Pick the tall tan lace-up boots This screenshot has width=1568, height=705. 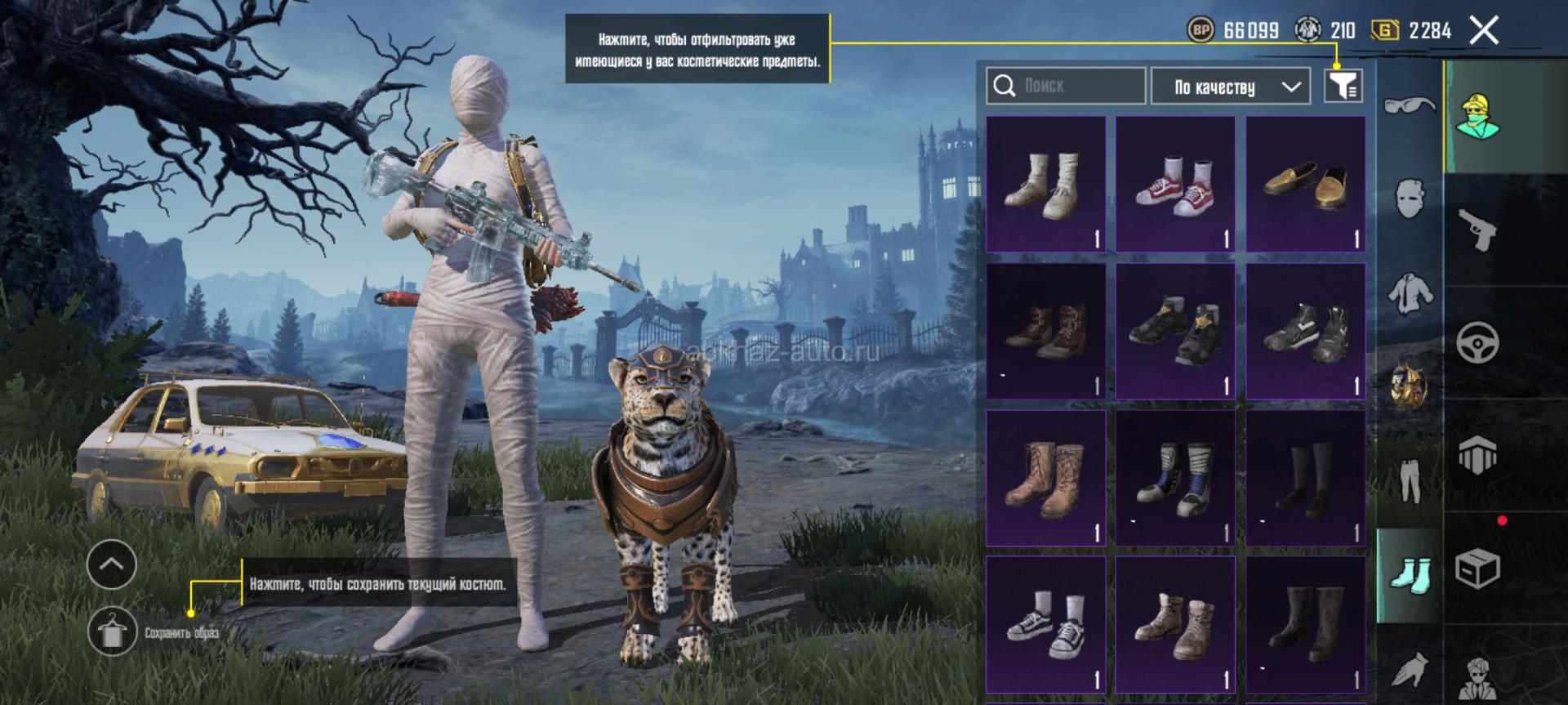point(1045,479)
